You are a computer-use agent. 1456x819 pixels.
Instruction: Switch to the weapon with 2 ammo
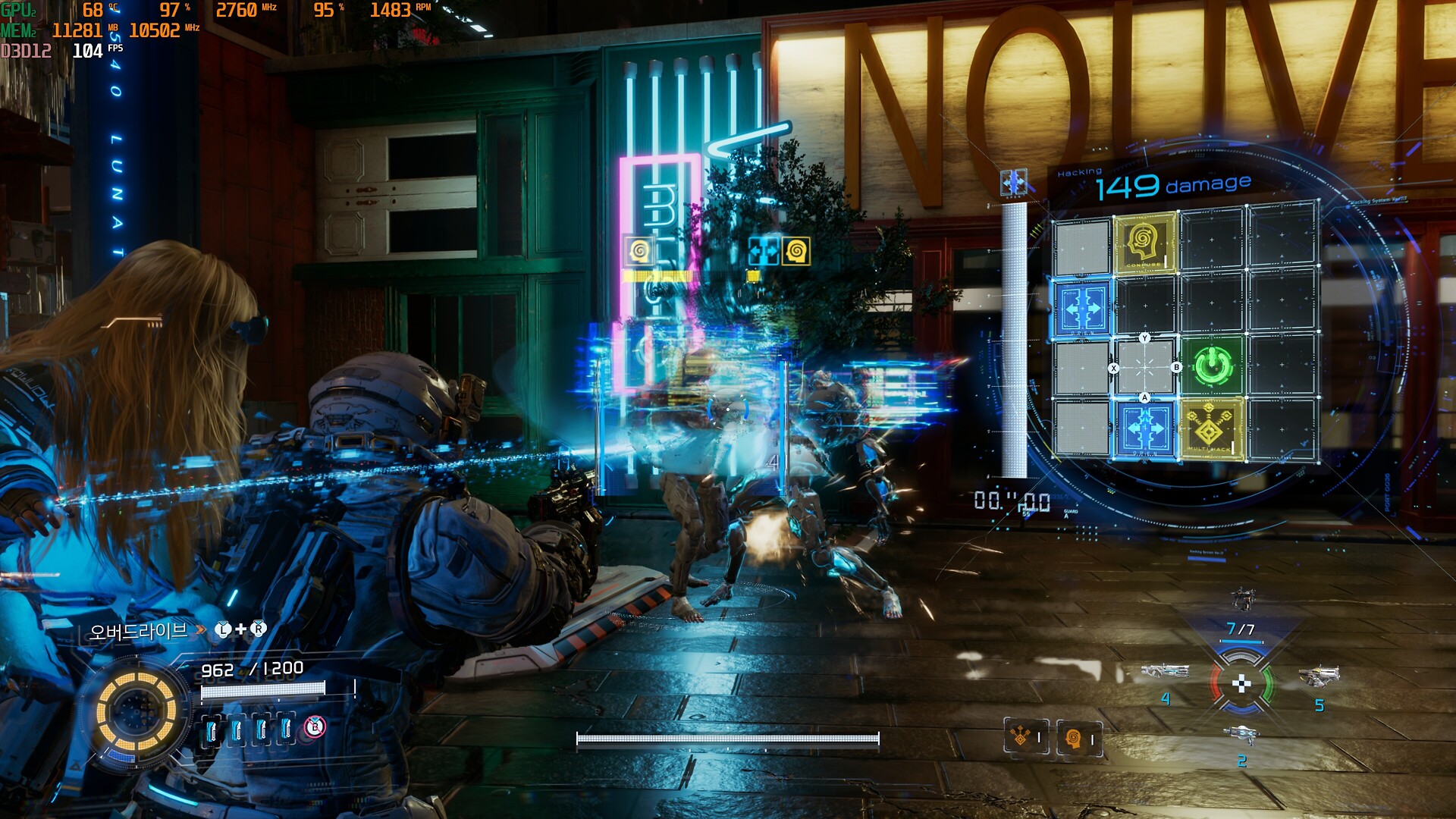(1241, 734)
